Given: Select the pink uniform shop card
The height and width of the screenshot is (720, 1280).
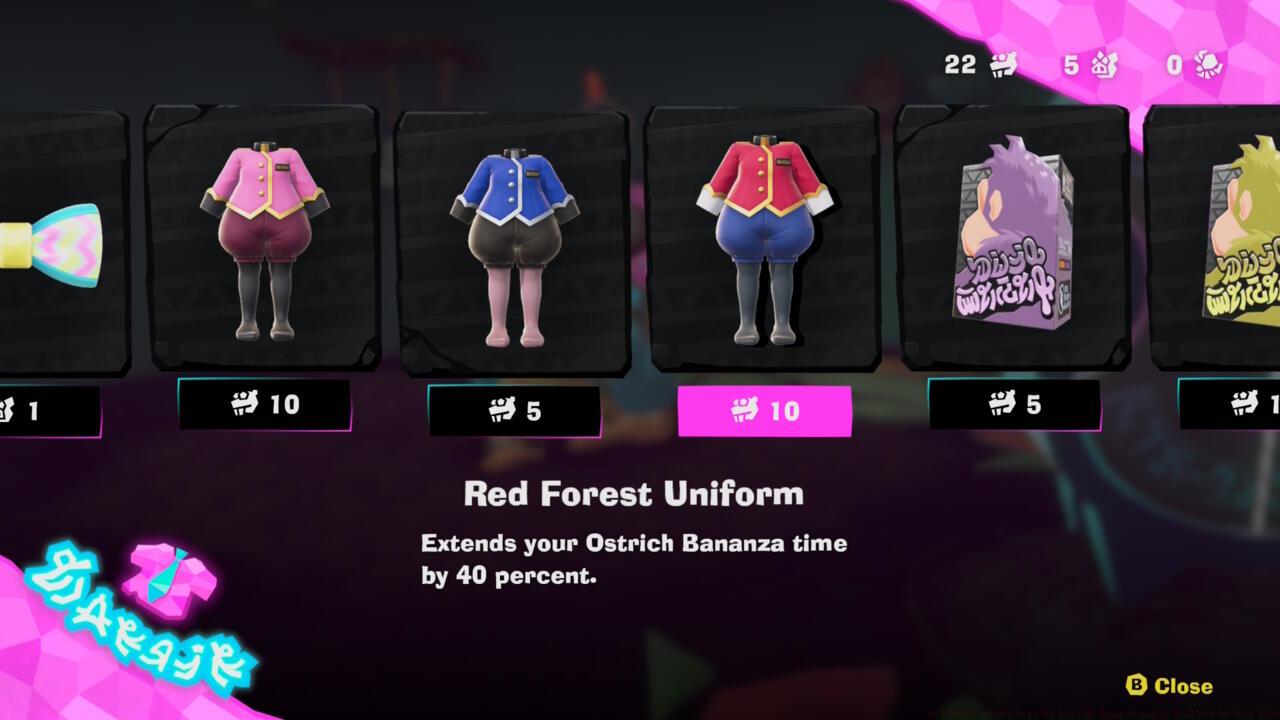Looking at the screenshot, I should (262, 237).
